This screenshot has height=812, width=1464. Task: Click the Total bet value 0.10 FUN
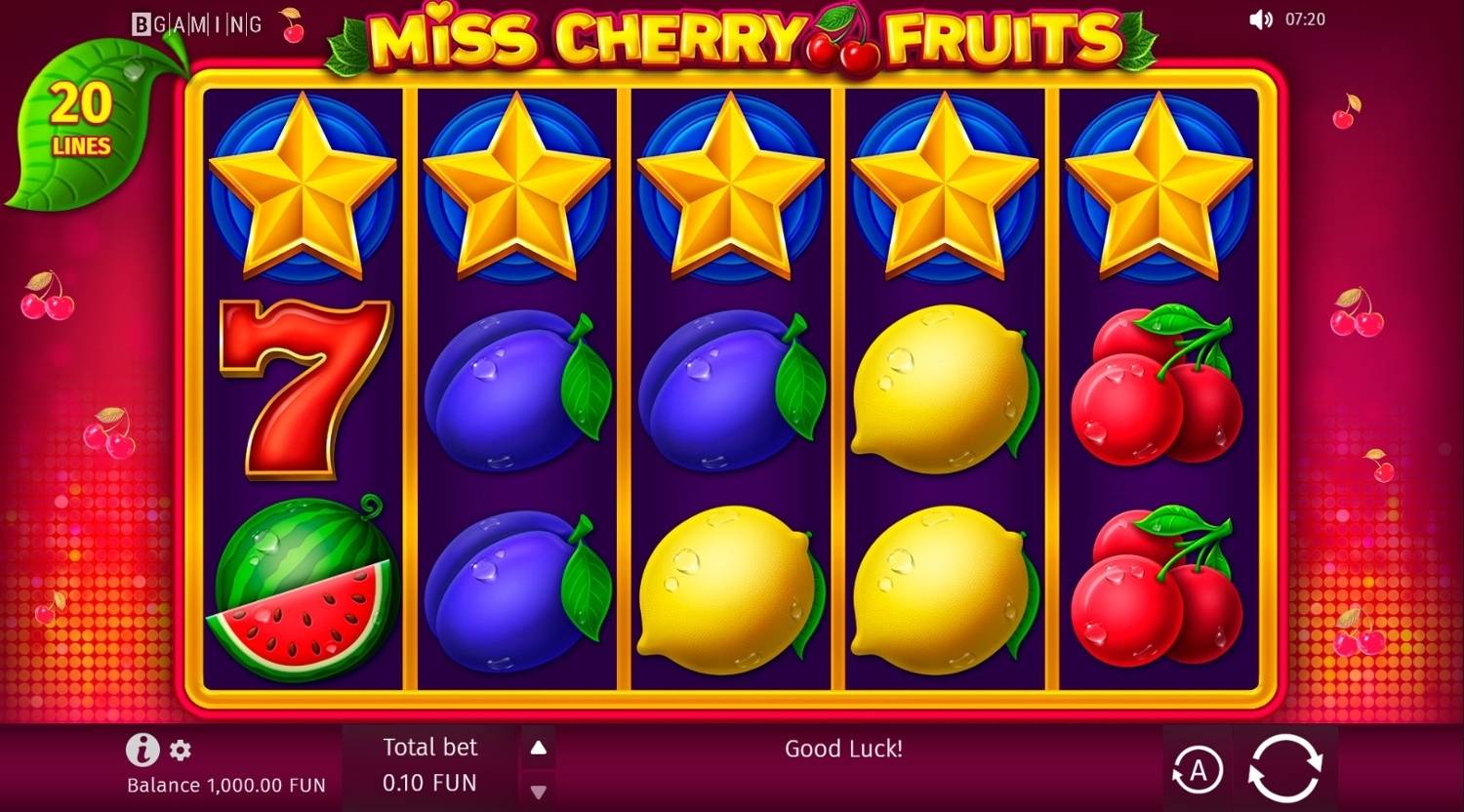(427, 782)
